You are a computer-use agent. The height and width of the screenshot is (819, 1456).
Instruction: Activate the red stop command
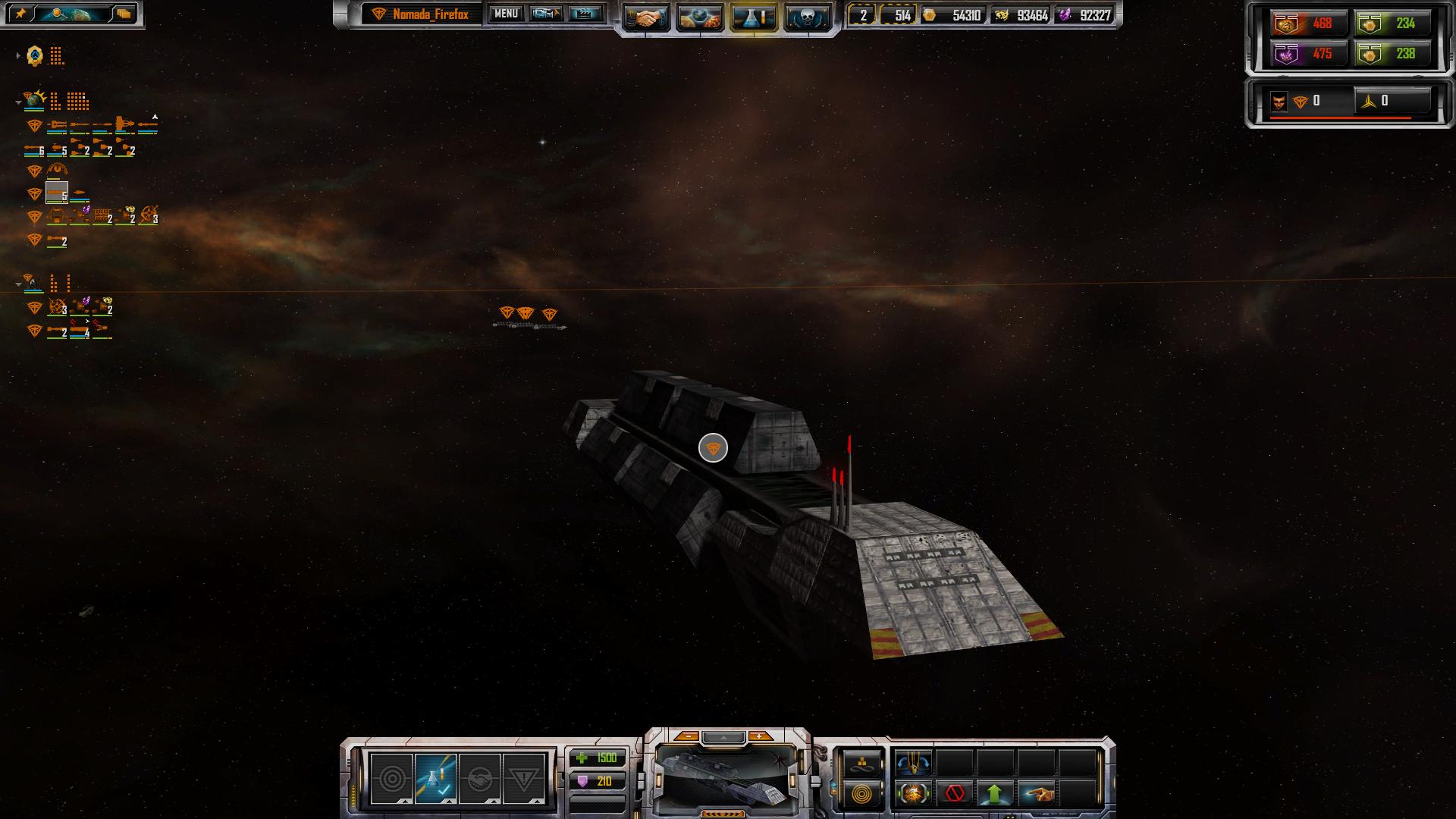(x=955, y=794)
